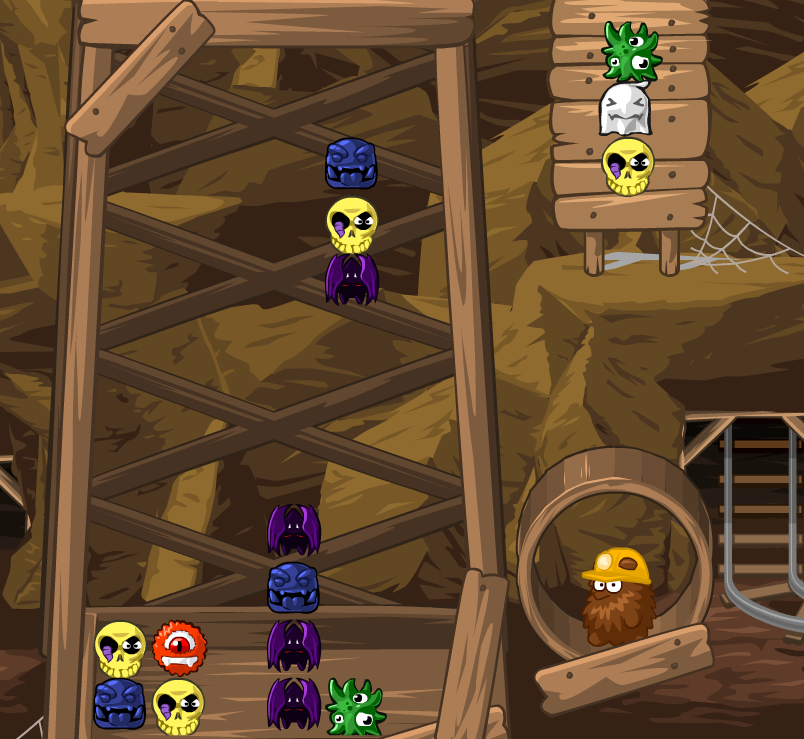
Task: Select the blue monster atop the falling column
Action: point(351,164)
